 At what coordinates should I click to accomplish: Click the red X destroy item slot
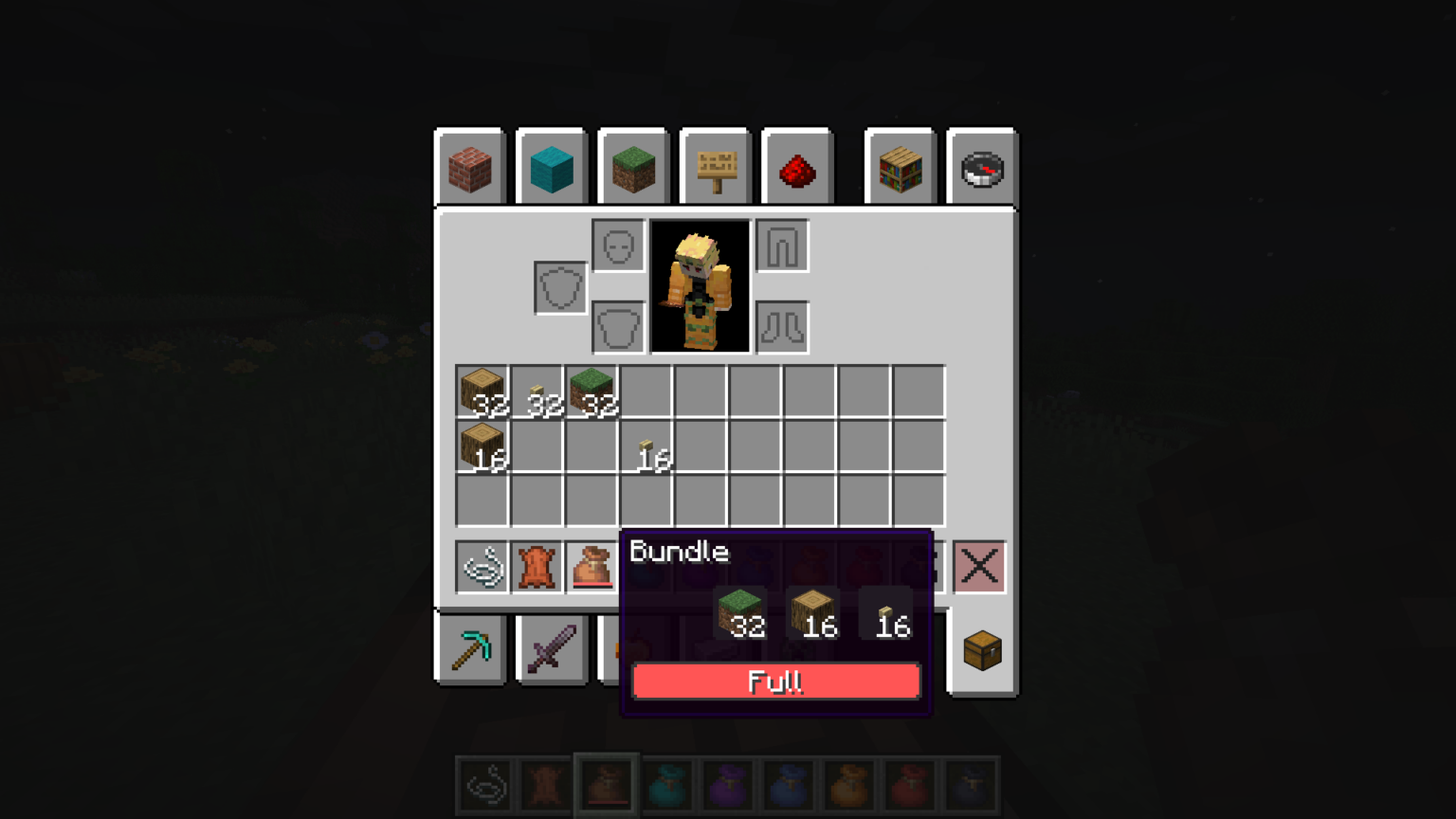coord(979,566)
